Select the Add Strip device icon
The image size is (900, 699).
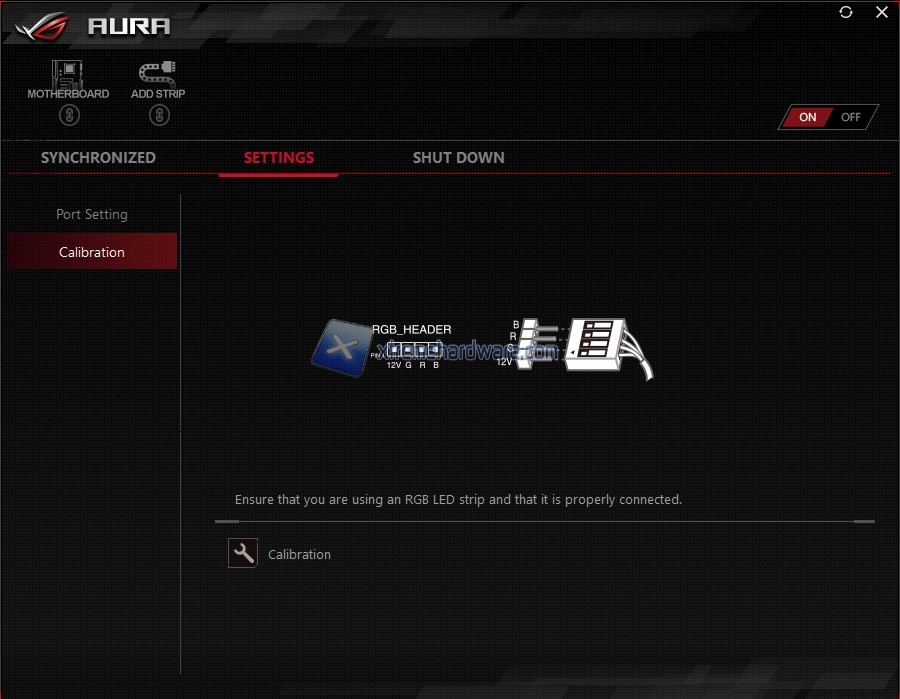(x=158, y=73)
